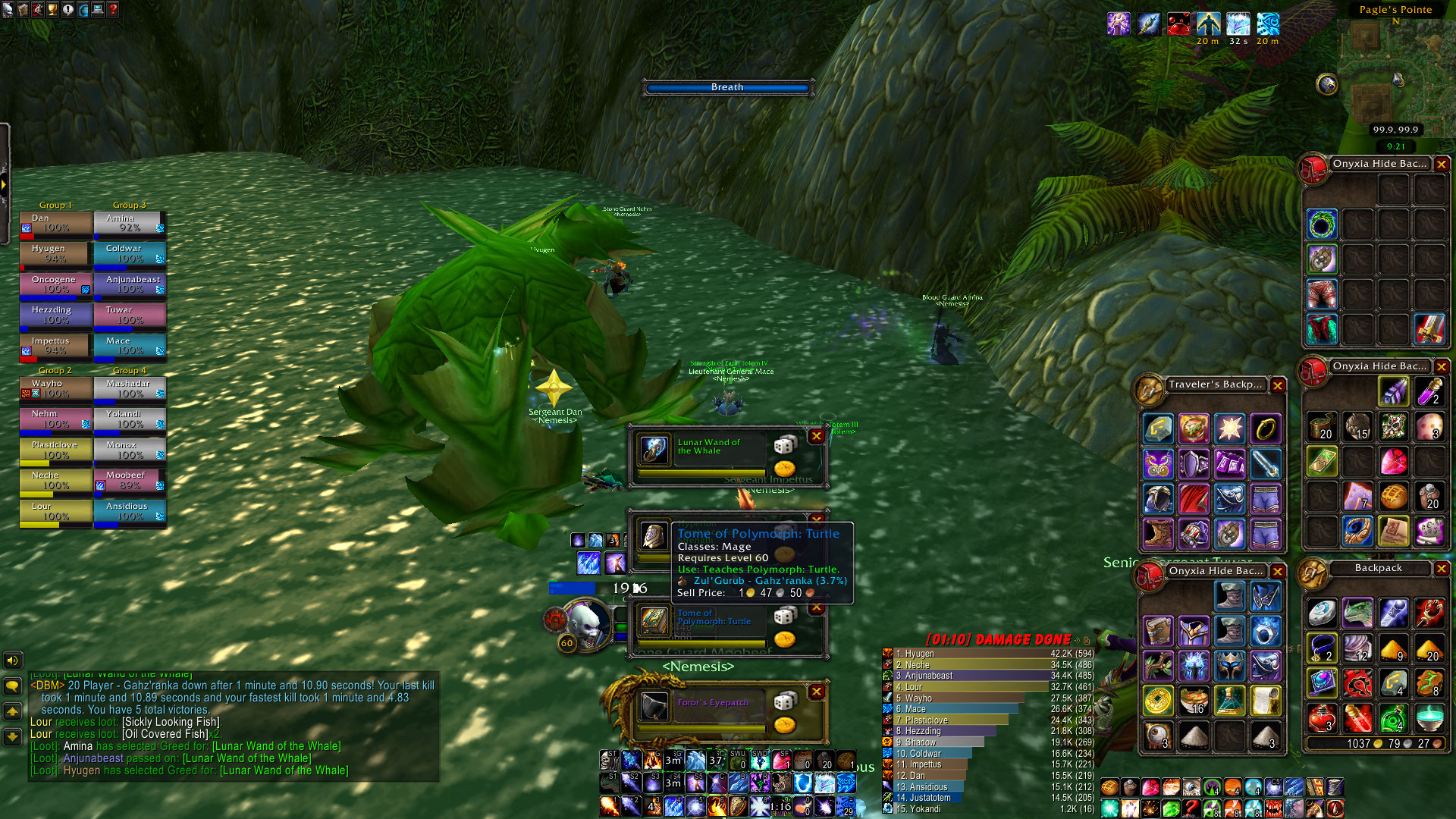Click Ansidious in the raid frames
This screenshot has width=1456, height=819.
[x=130, y=511]
